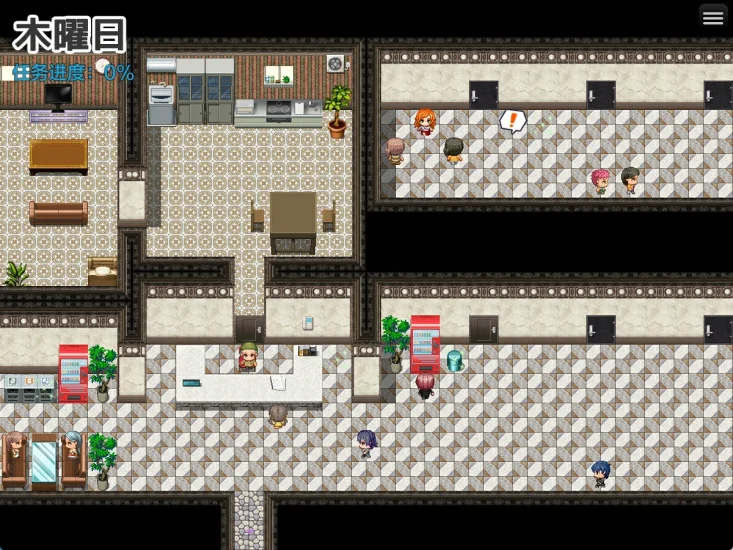
Task: Open the hamburger menu button
Action: [x=713, y=17]
